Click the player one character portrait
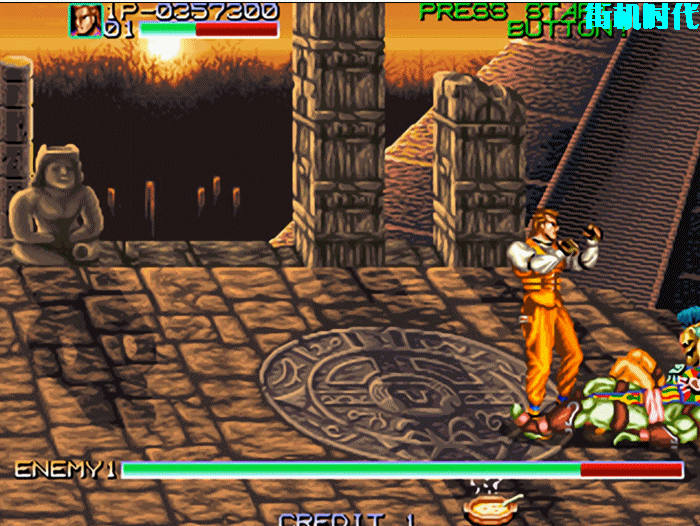 (86, 19)
